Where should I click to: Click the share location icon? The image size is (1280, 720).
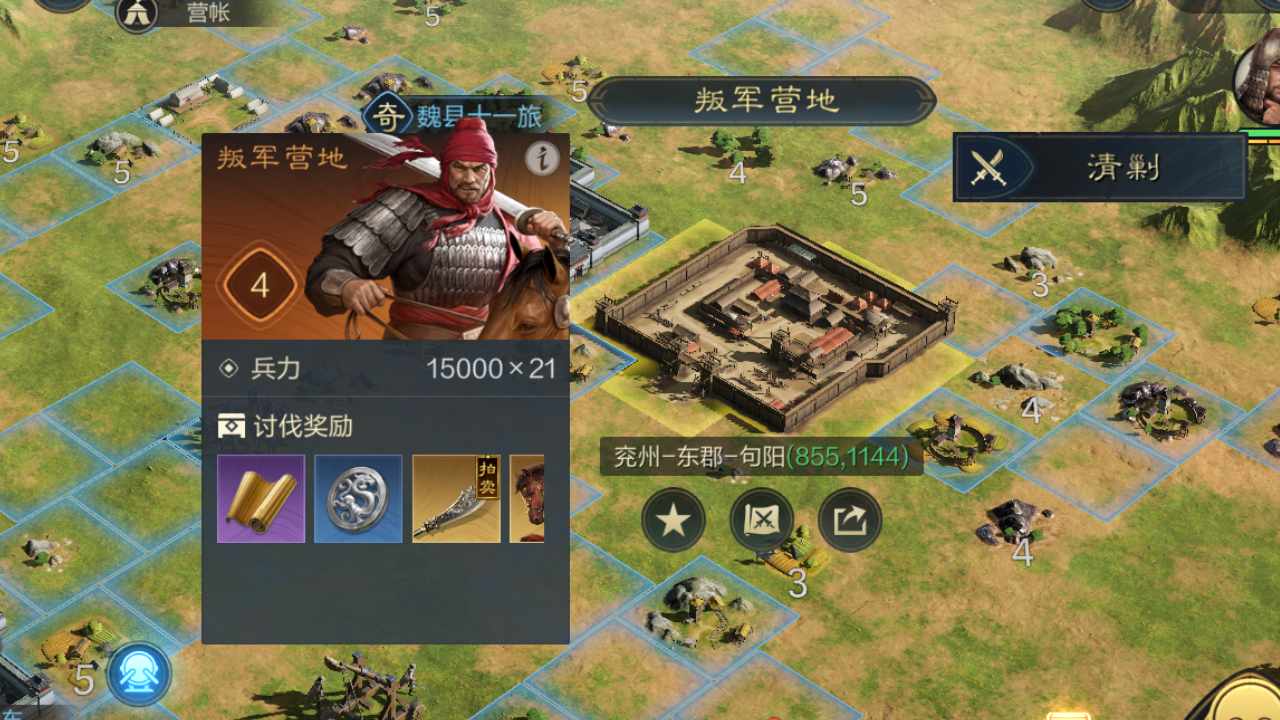pyautogui.click(x=849, y=520)
